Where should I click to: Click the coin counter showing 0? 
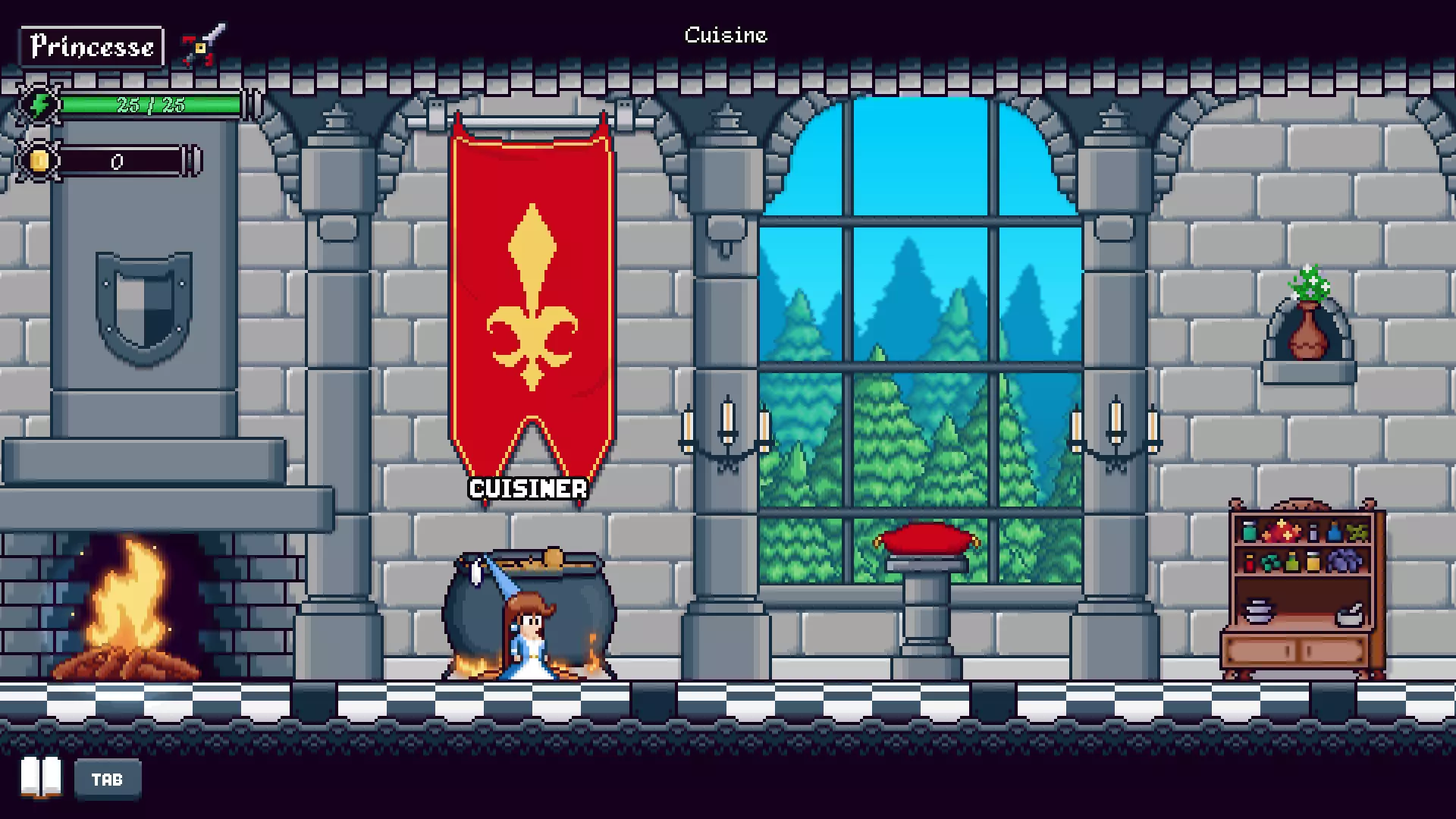[118, 161]
